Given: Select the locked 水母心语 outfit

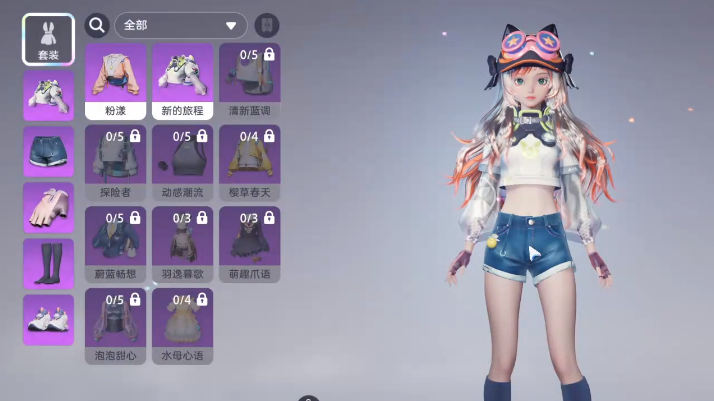Looking at the screenshot, I should tap(182, 325).
